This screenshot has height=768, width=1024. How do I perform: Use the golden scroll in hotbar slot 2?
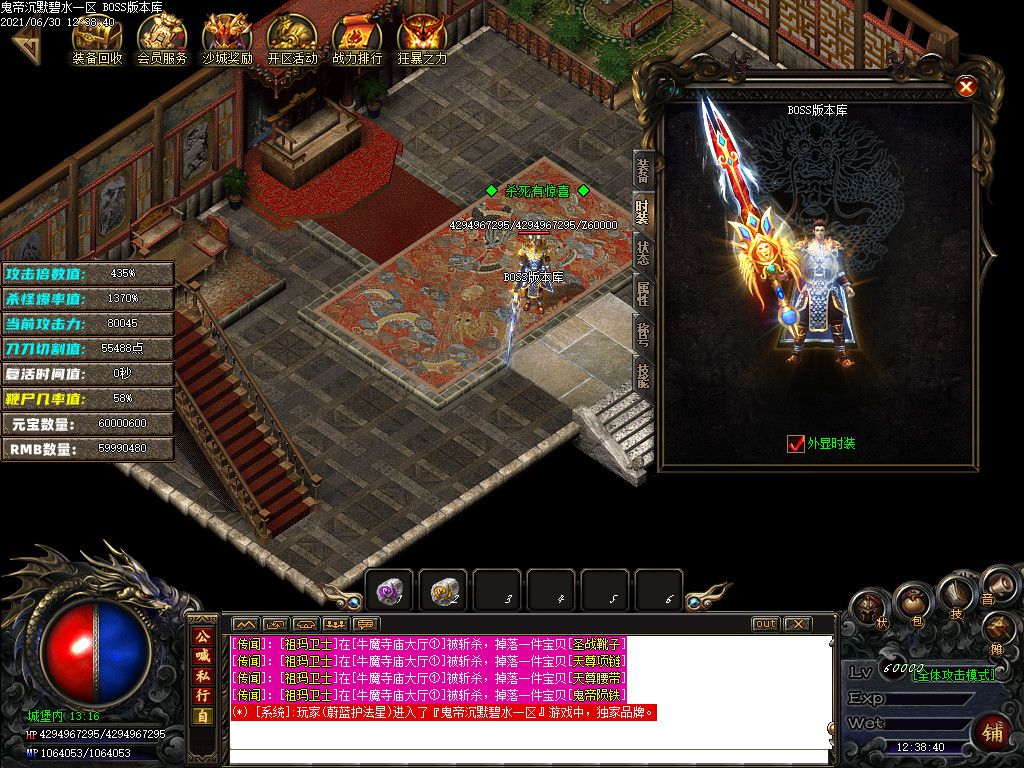coord(443,592)
